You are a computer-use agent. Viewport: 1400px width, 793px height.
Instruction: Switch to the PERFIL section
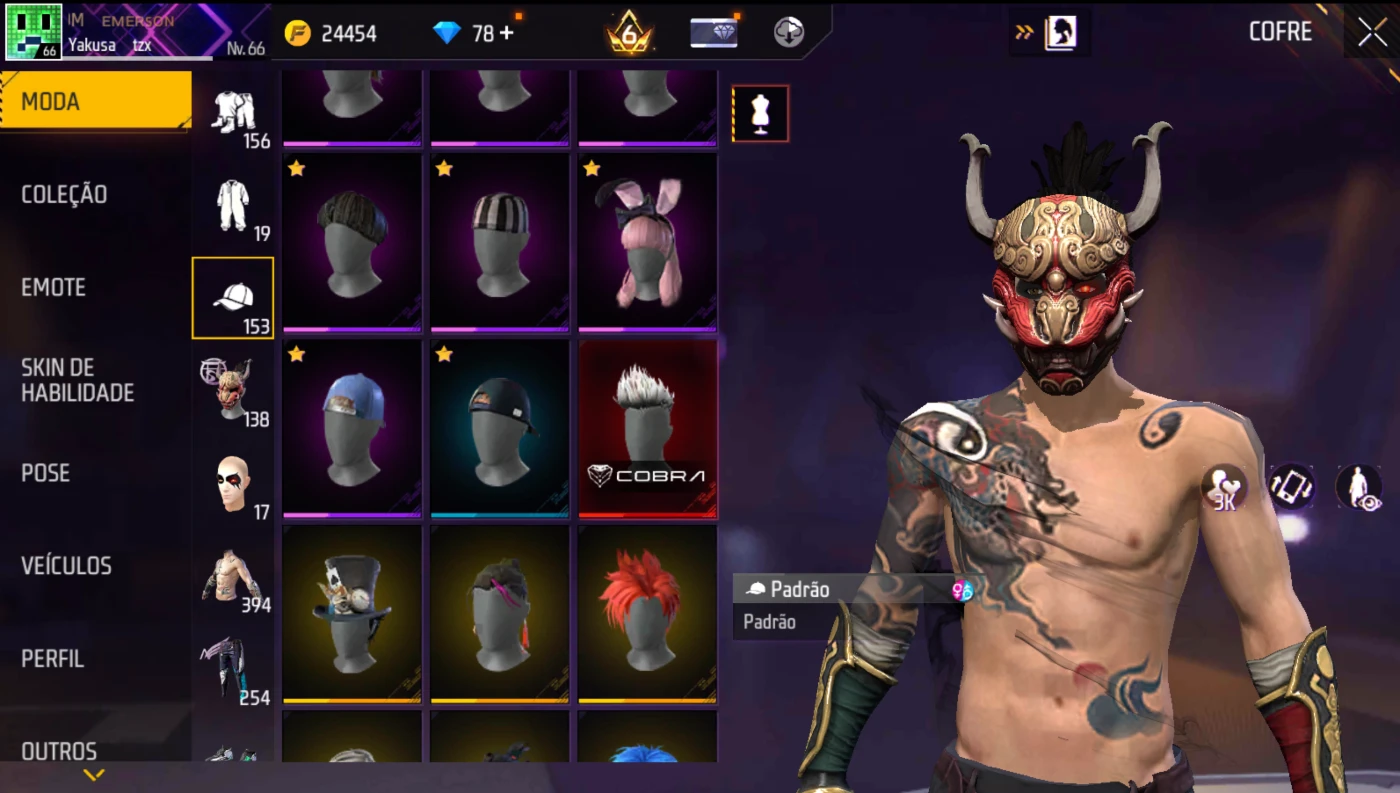coord(52,659)
